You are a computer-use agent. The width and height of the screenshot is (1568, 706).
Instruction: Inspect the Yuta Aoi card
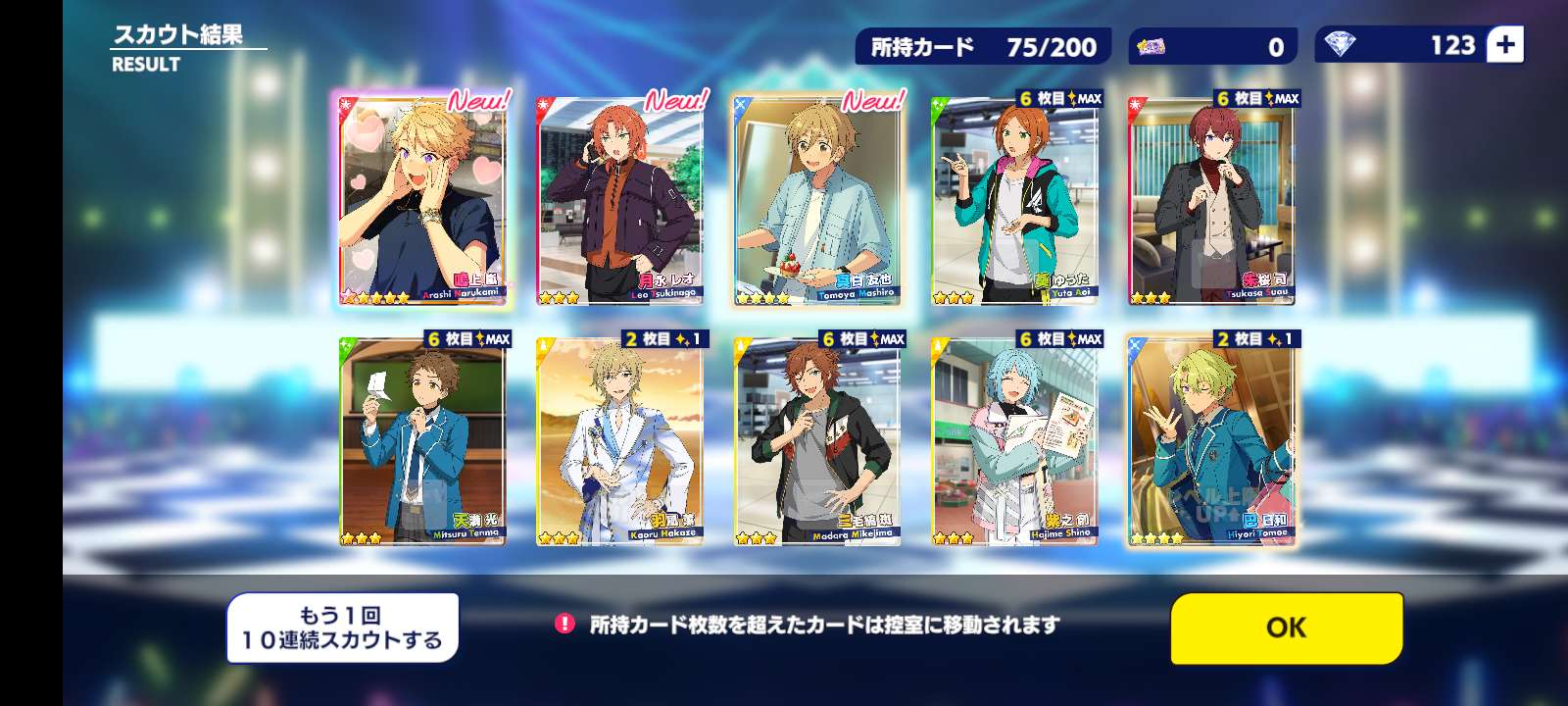click(1015, 200)
